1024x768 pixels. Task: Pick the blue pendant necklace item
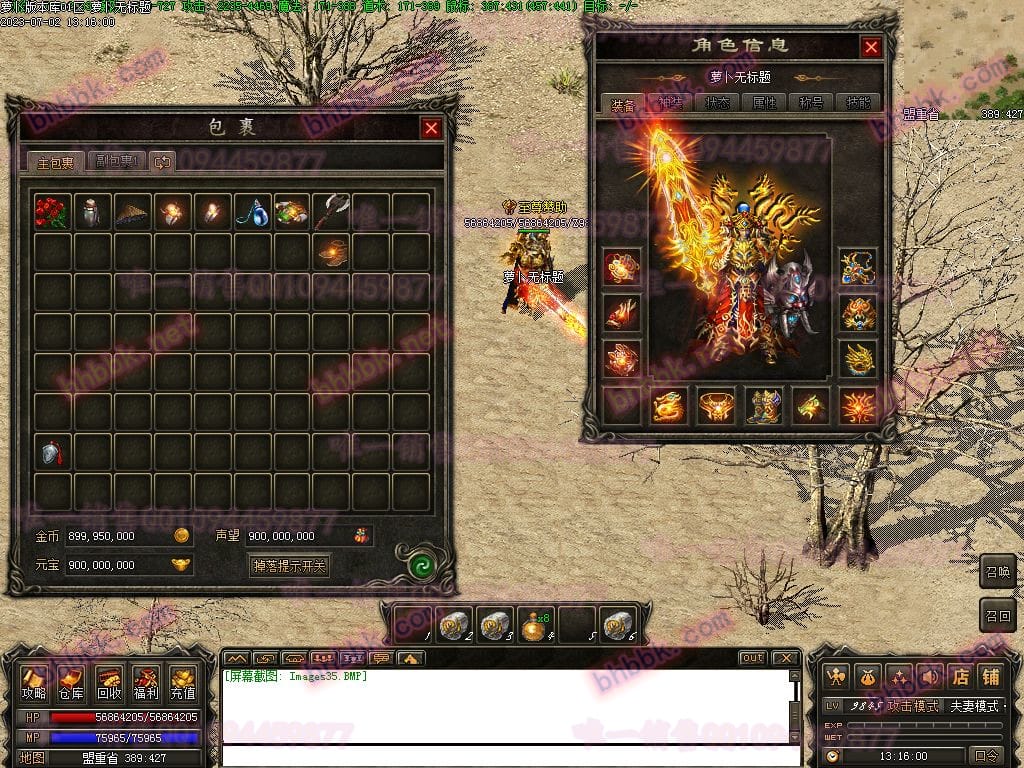point(251,212)
